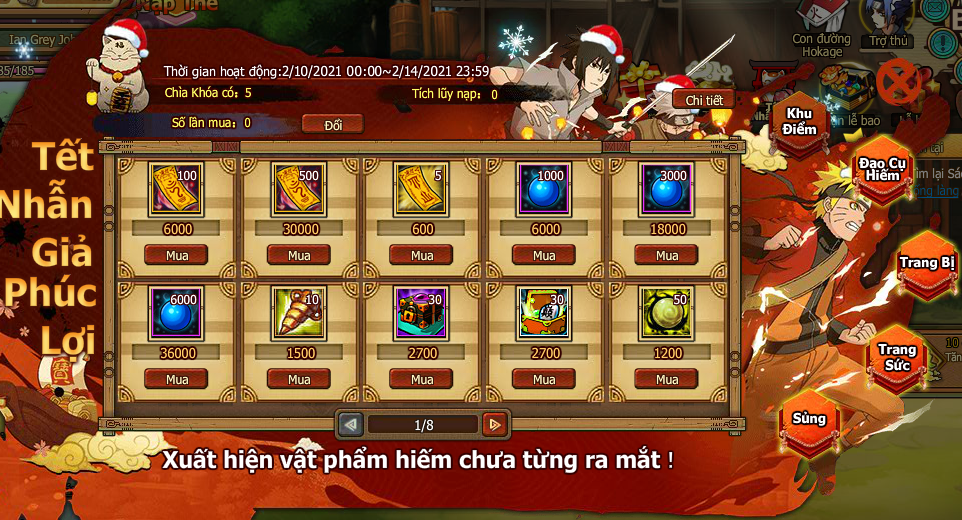The width and height of the screenshot is (962, 520).
Task: Switch to the Đạo Cụ Hiếm tab
Action: click(x=882, y=168)
